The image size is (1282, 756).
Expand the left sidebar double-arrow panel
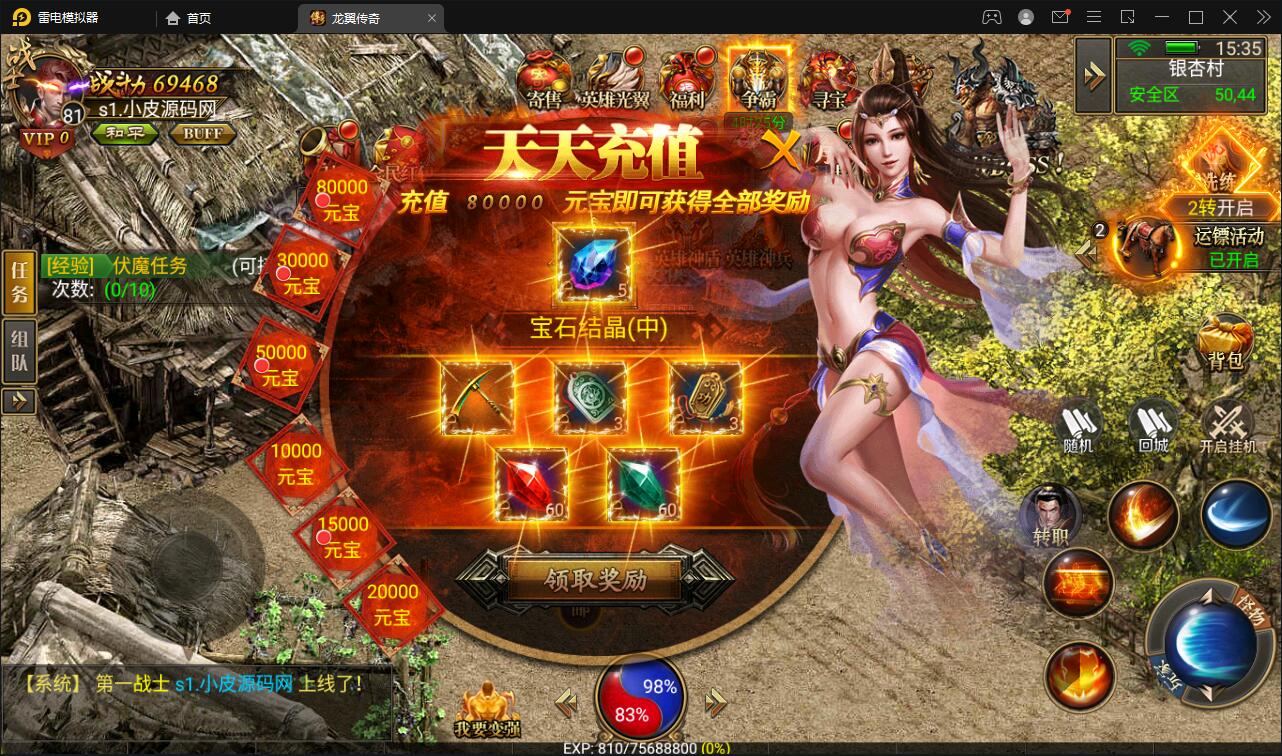[19, 401]
